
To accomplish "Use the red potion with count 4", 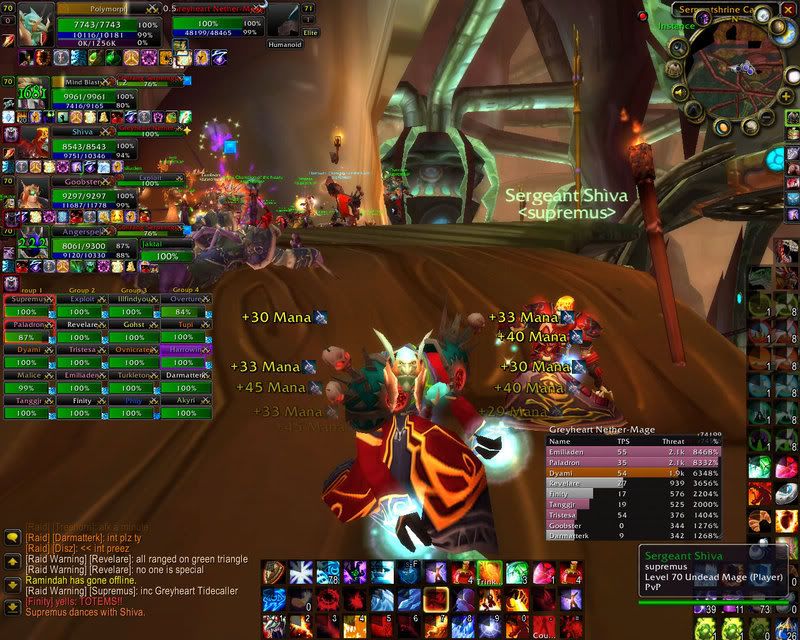I will 461,574.
